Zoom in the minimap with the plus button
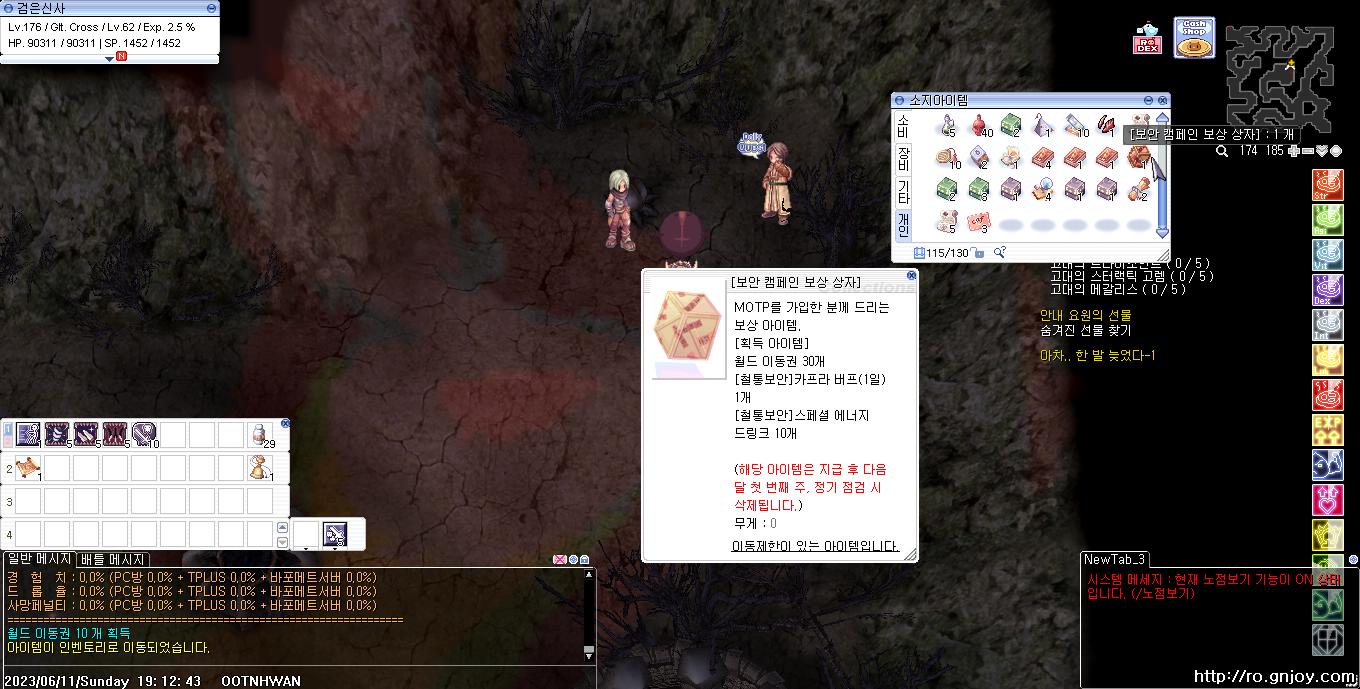Screen dimensions: 1360x689 pyautogui.click(x=1294, y=151)
